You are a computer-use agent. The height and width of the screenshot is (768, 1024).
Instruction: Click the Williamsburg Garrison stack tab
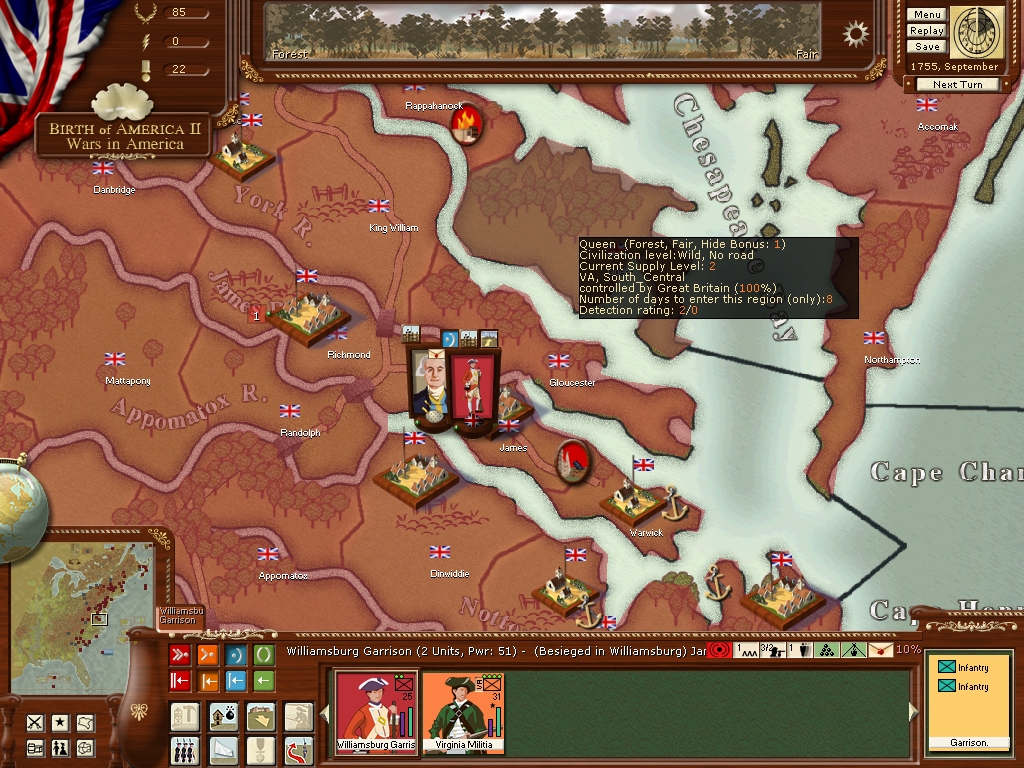coord(181,616)
